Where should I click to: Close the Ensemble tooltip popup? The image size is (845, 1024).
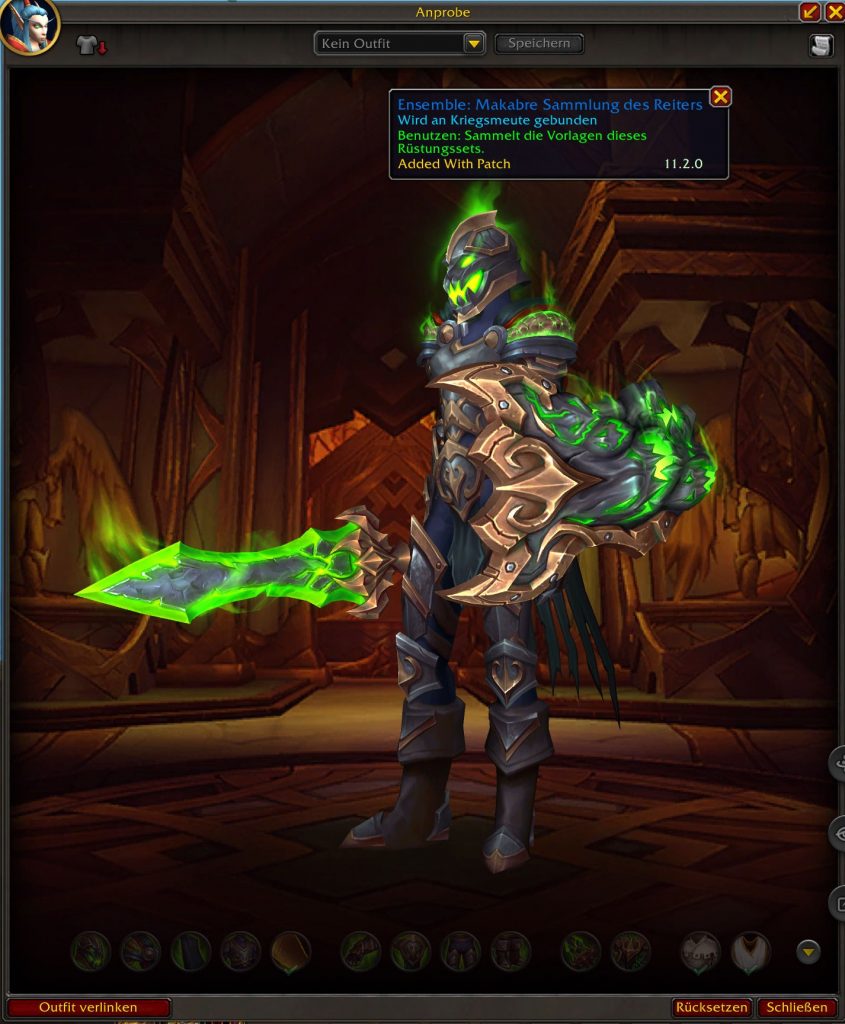coord(720,97)
